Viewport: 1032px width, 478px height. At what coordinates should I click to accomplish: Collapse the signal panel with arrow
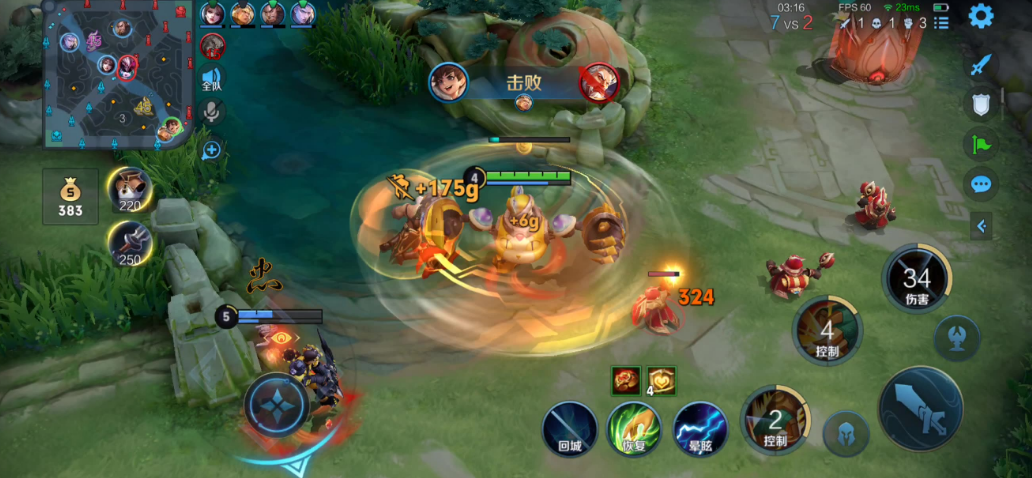point(981,226)
